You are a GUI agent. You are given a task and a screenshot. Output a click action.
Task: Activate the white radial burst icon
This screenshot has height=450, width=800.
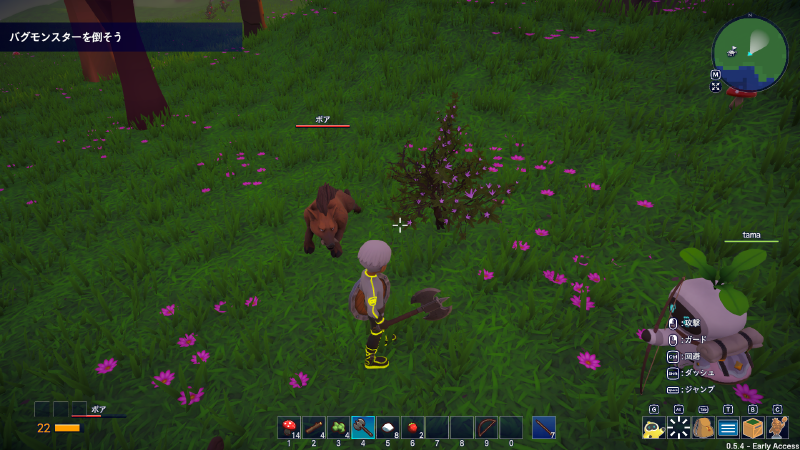pos(679,428)
